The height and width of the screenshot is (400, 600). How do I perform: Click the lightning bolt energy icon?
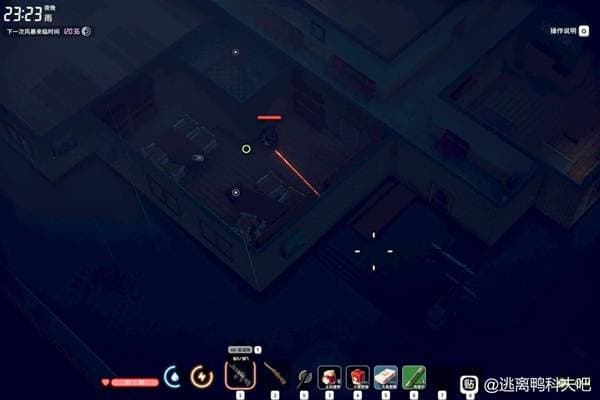pos(202,377)
